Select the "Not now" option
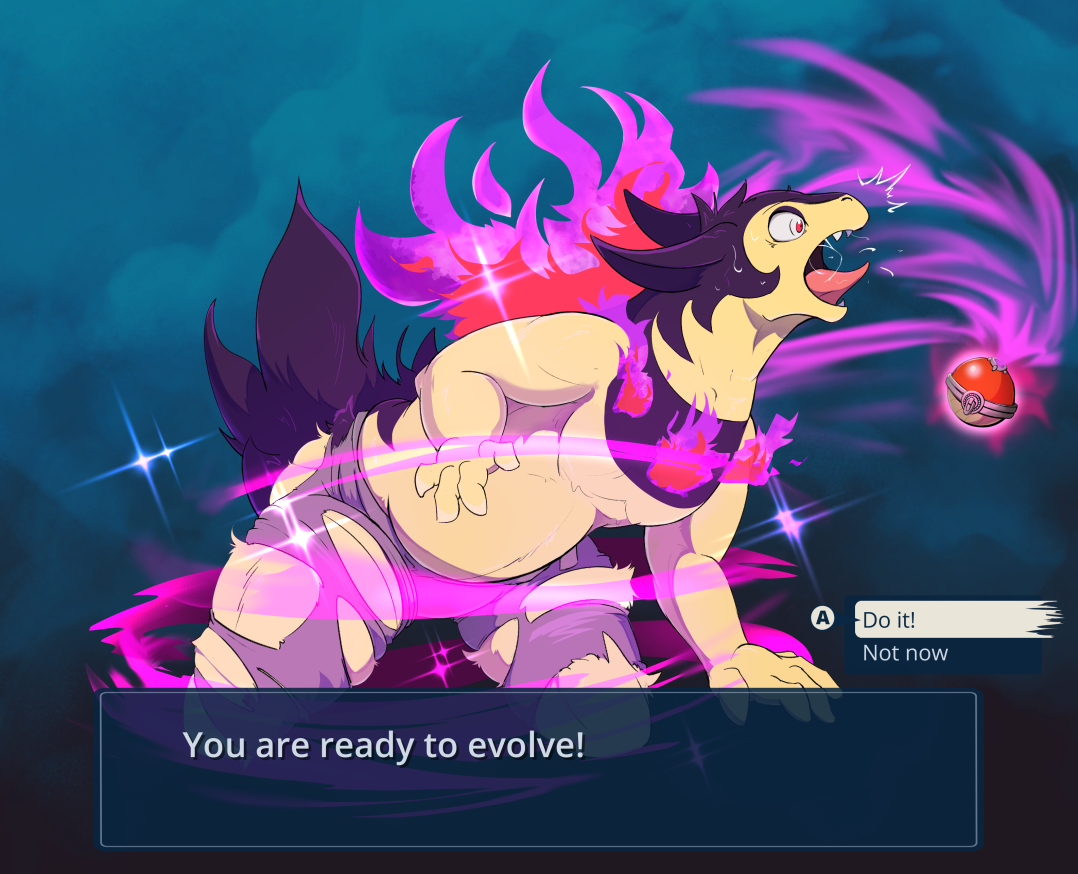The height and width of the screenshot is (874, 1078). click(906, 654)
